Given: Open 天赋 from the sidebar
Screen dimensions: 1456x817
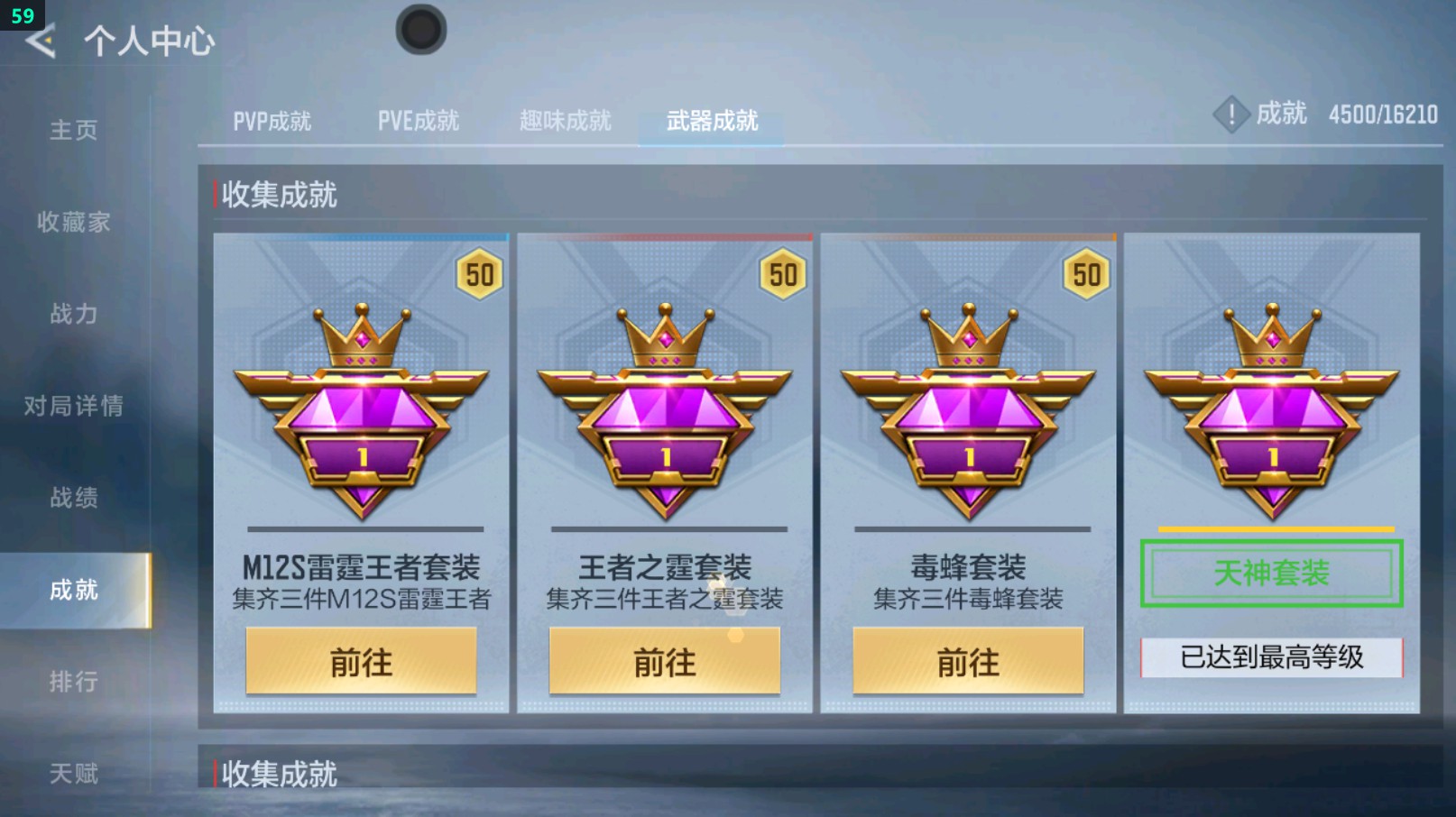Looking at the screenshot, I should pos(74,773).
